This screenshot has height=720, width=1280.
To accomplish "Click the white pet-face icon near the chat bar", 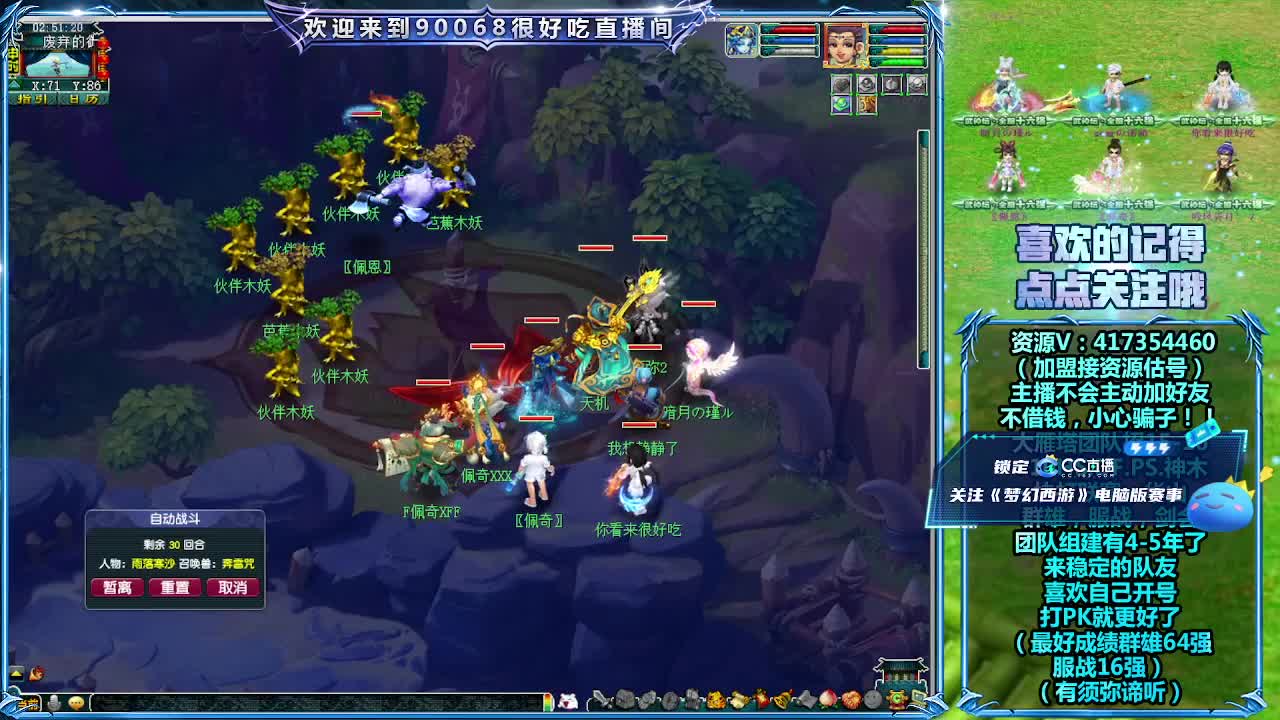I will click(568, 700).
